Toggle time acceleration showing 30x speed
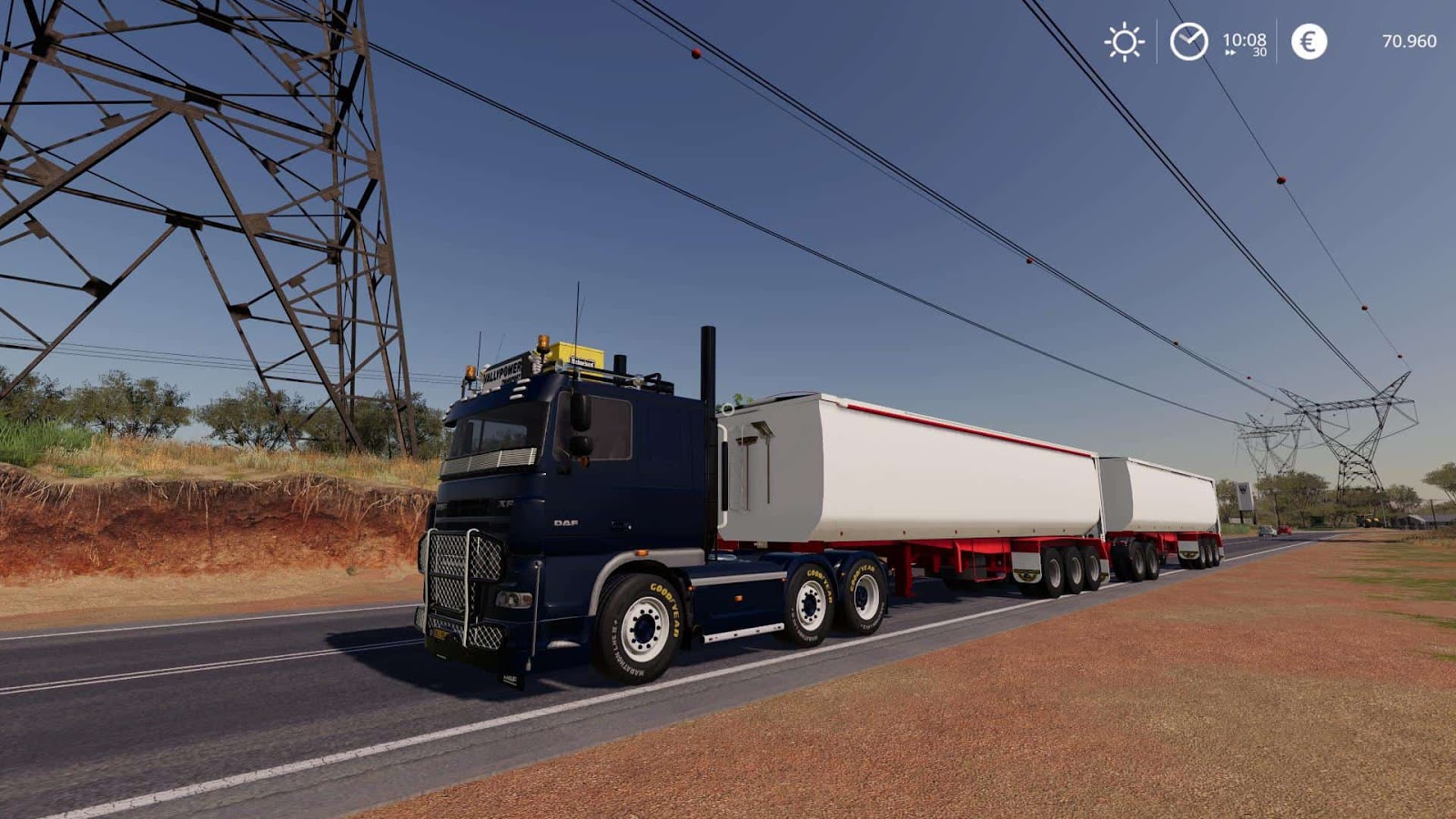The width and height of the screenshot is (1456, 819). point(1259,52)
